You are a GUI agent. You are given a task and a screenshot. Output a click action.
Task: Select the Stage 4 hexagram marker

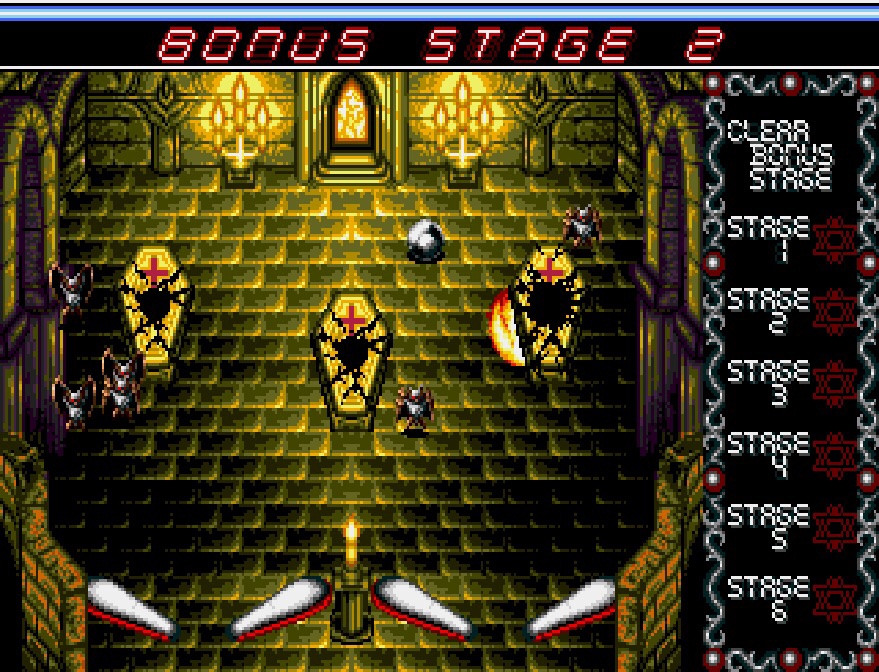[x=834, y=455]
